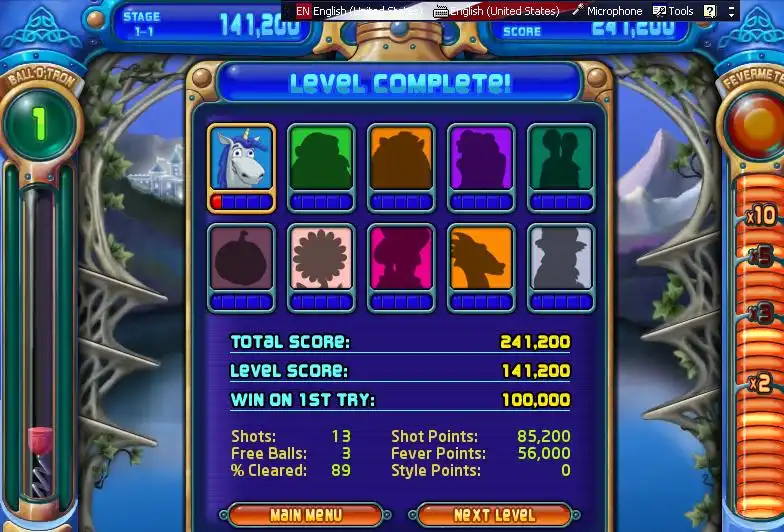Select the orange dragon silhouette portrait
This screenshot has height=532, width=784.
pyautogui.click(x=481, y=258)
